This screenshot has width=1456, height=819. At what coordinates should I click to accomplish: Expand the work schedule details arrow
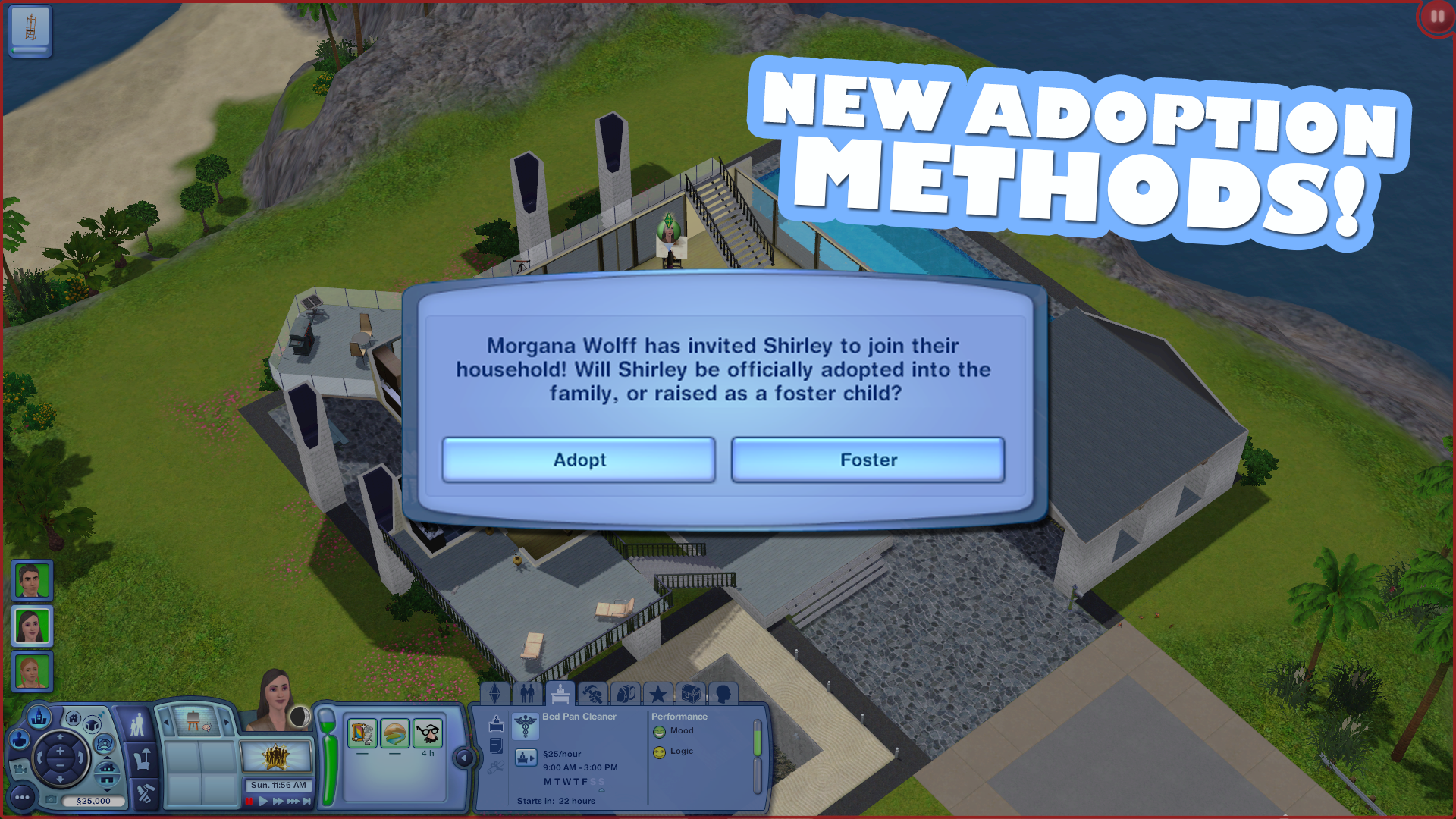(x=601, y=791)
